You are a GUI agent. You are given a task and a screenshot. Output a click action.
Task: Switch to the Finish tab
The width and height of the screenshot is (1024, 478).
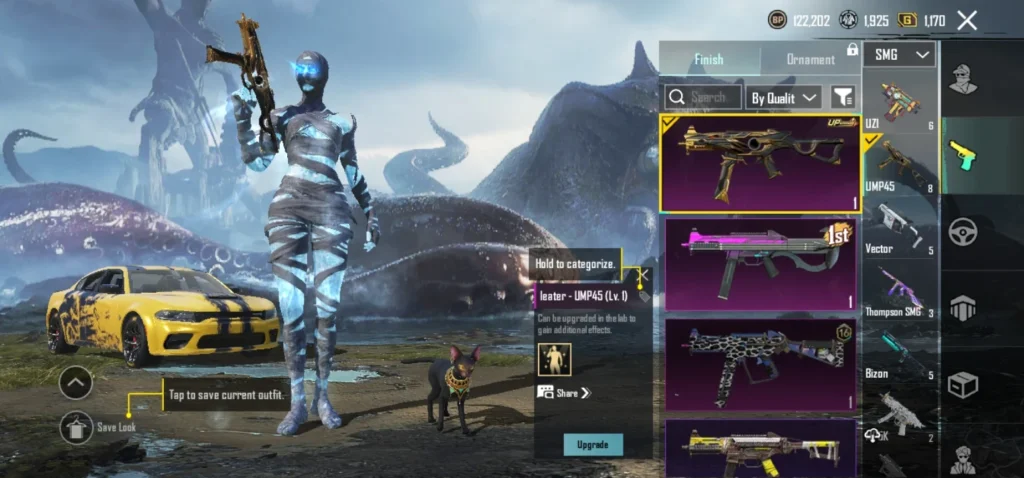tap(708, 59)
